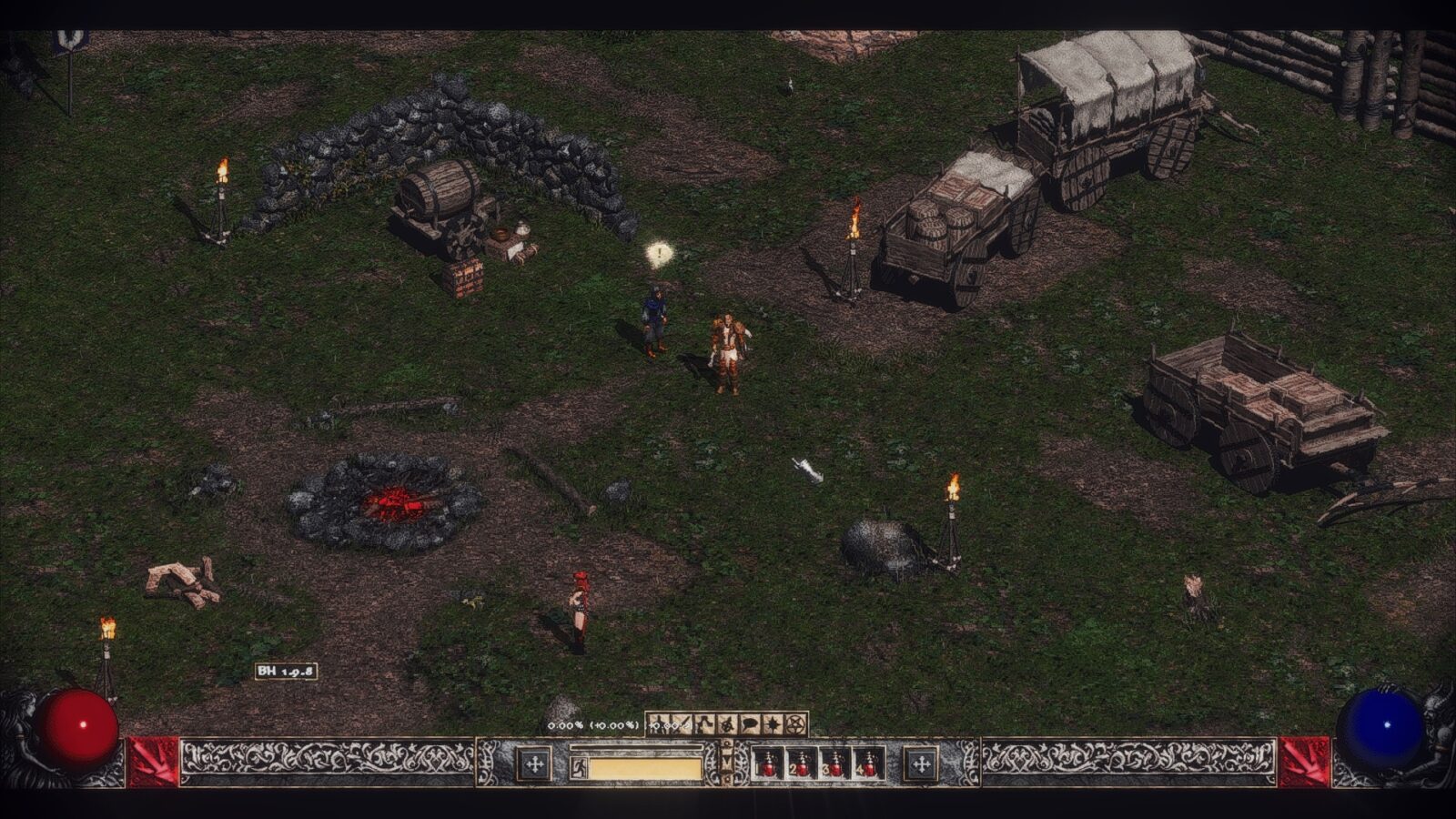Open the right mouse attack skill selector
The width and height of the screenshot is (1456, 819).
coord(920,764)
